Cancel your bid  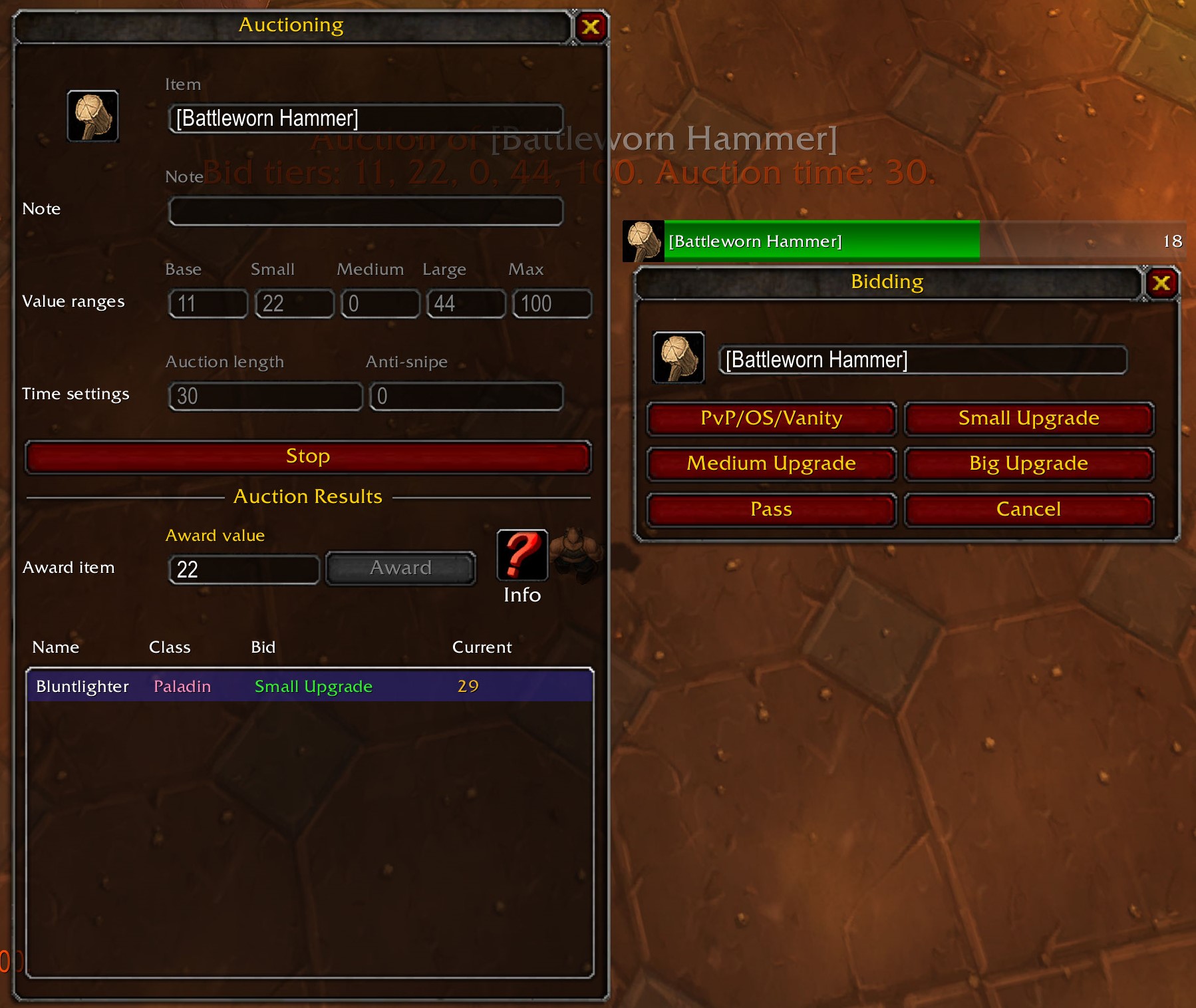(x=1028, y=509)
